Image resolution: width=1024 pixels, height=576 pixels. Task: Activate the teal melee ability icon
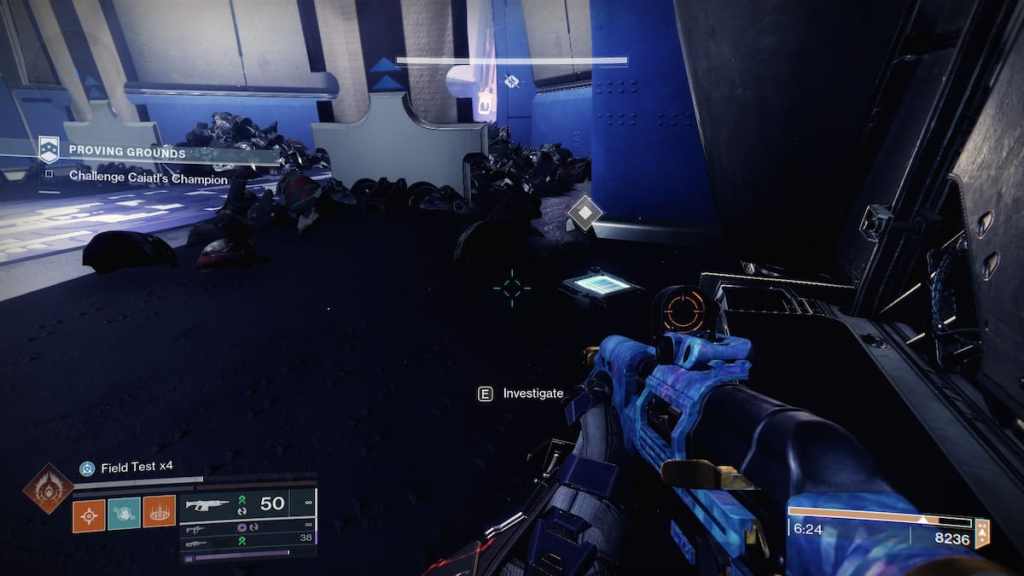coord(124,513)
